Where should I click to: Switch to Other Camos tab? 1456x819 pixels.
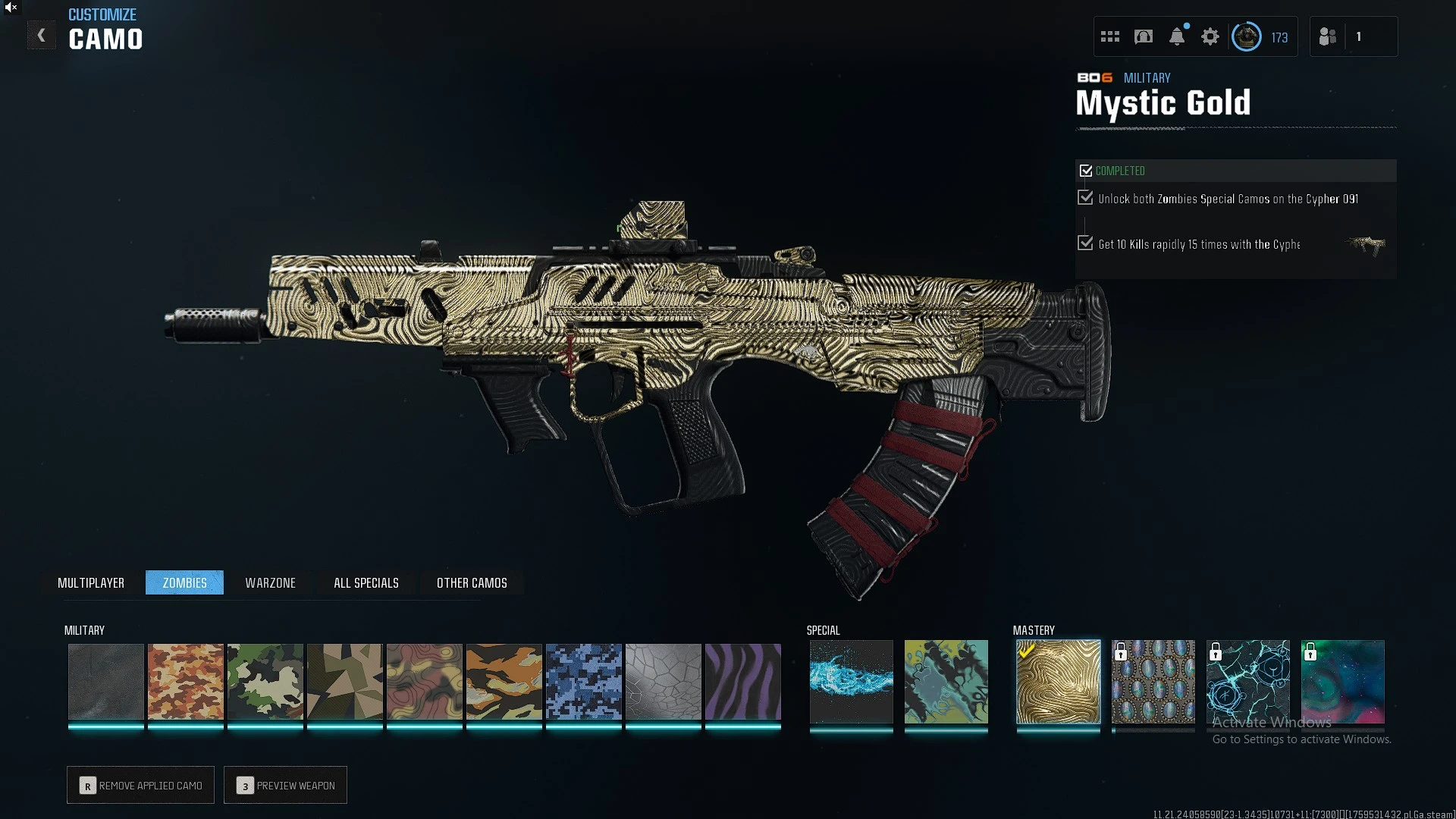(472, 582)
